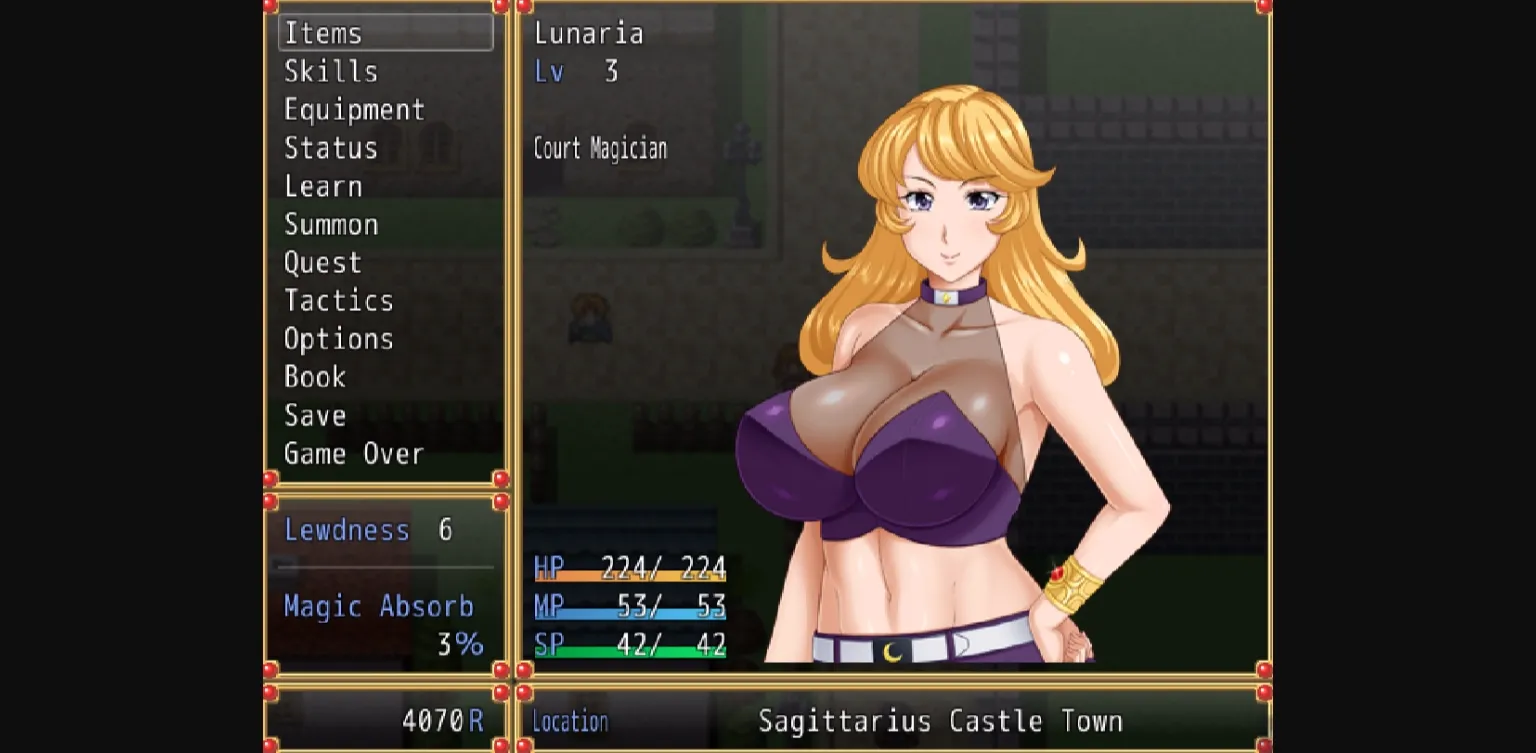Screen dimensions: 1536x753
Task: Select the Tactics option
Action: (x=339, y=300)
